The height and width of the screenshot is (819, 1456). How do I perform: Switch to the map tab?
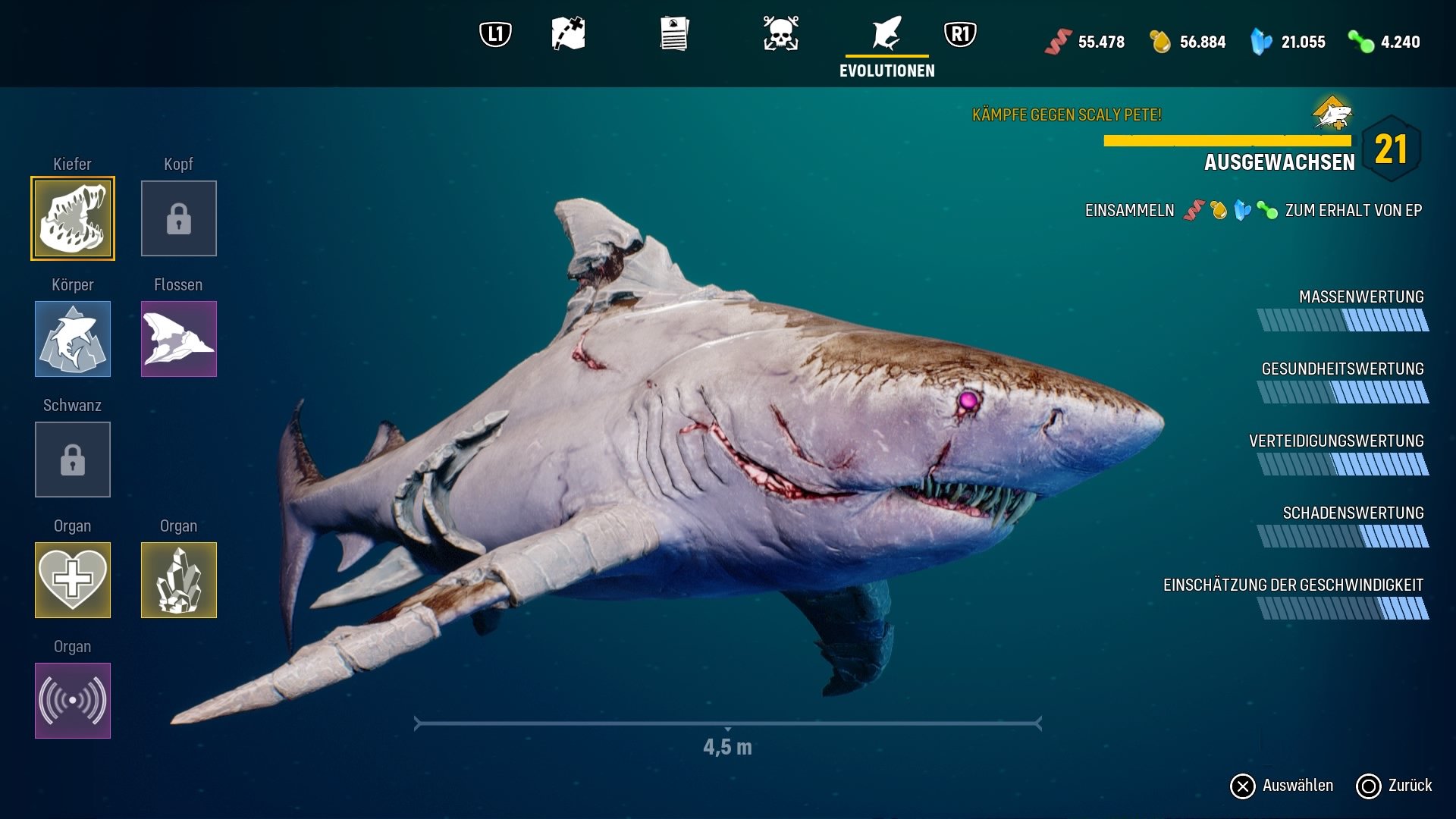point(568,34)
